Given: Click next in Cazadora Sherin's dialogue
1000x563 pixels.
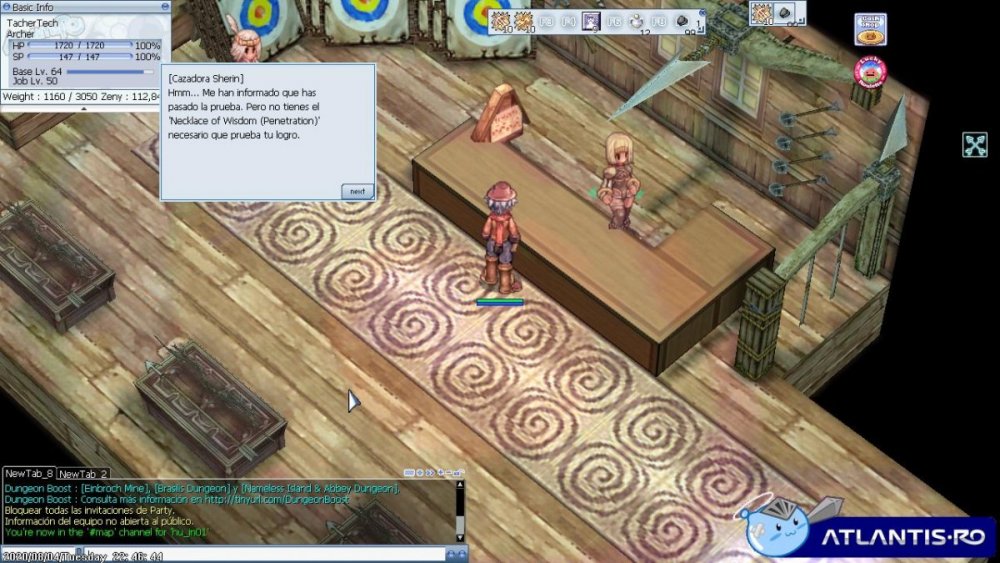Looking at the screenshot, I should click(x=356, y=191).
